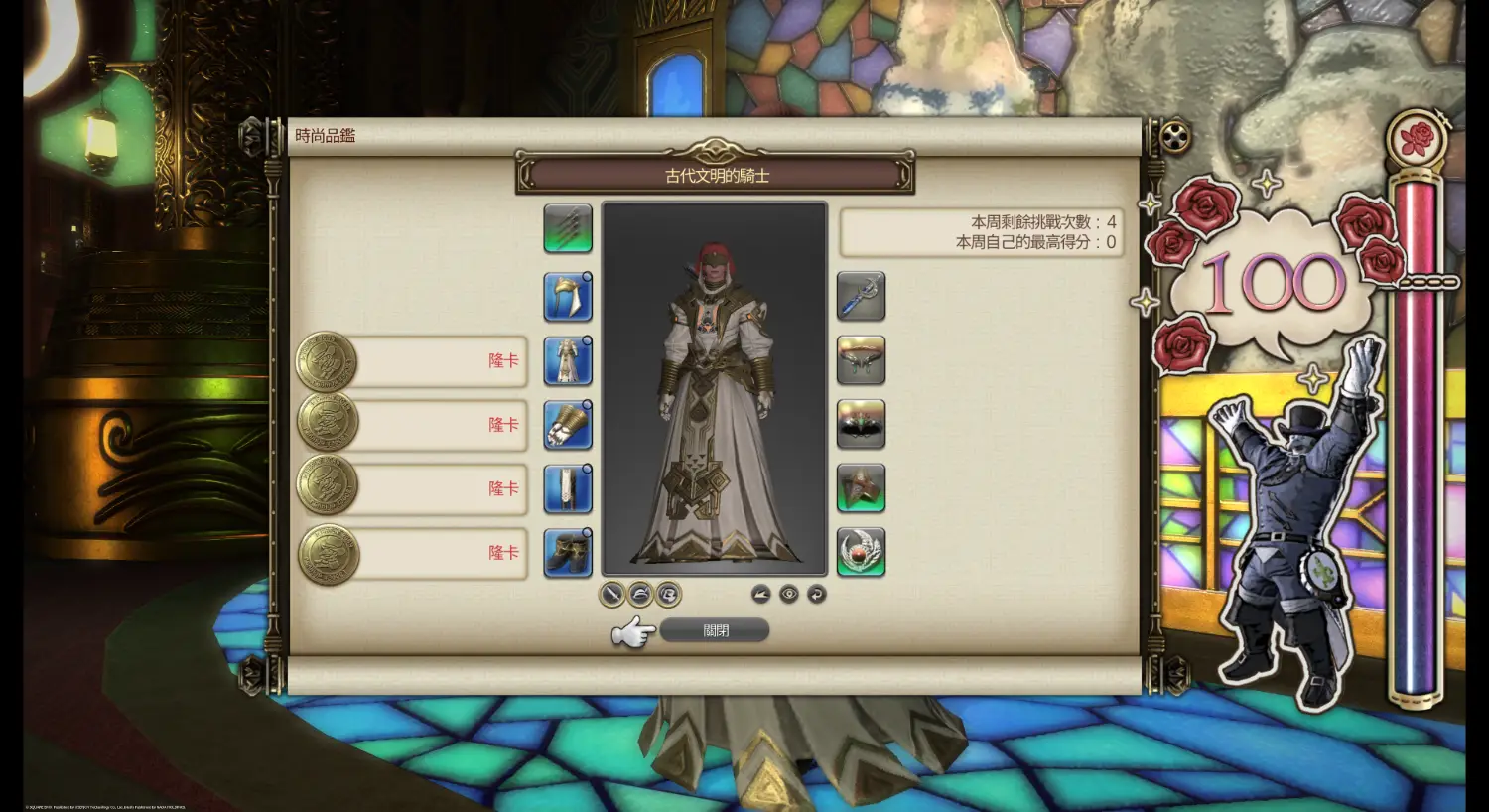Reset the character preview with the circular arrow

pyautogui.click(x=817, y=594)
